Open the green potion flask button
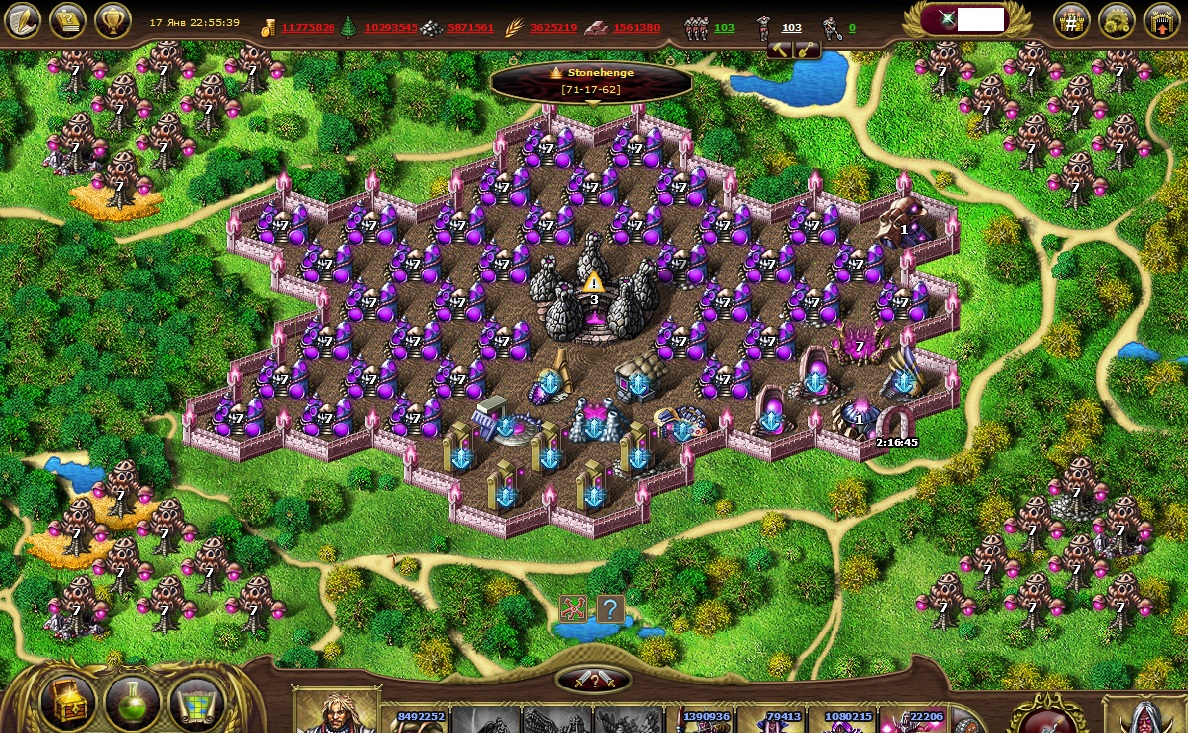The image size is (1188, 733). [x=132, y=701]
